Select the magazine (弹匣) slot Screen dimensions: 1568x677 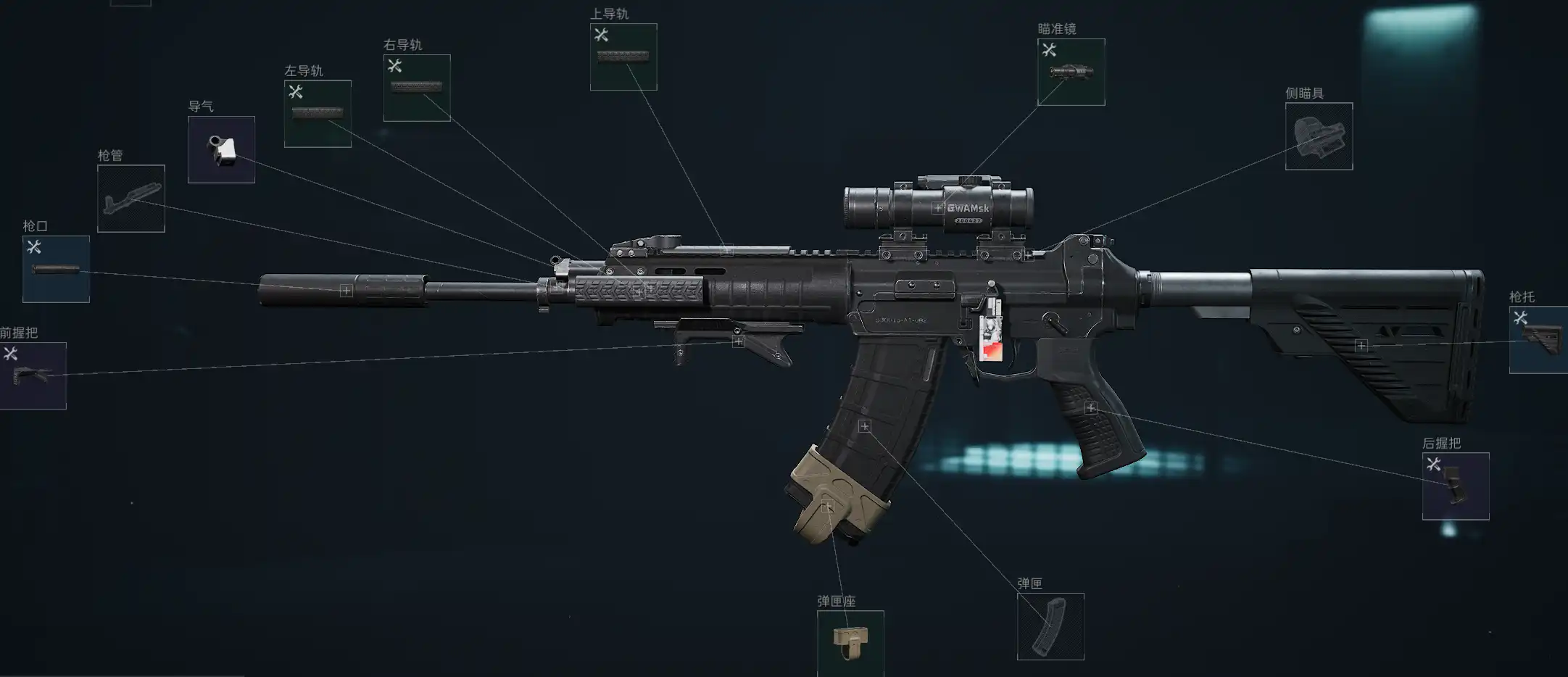tap(1050, 626)
